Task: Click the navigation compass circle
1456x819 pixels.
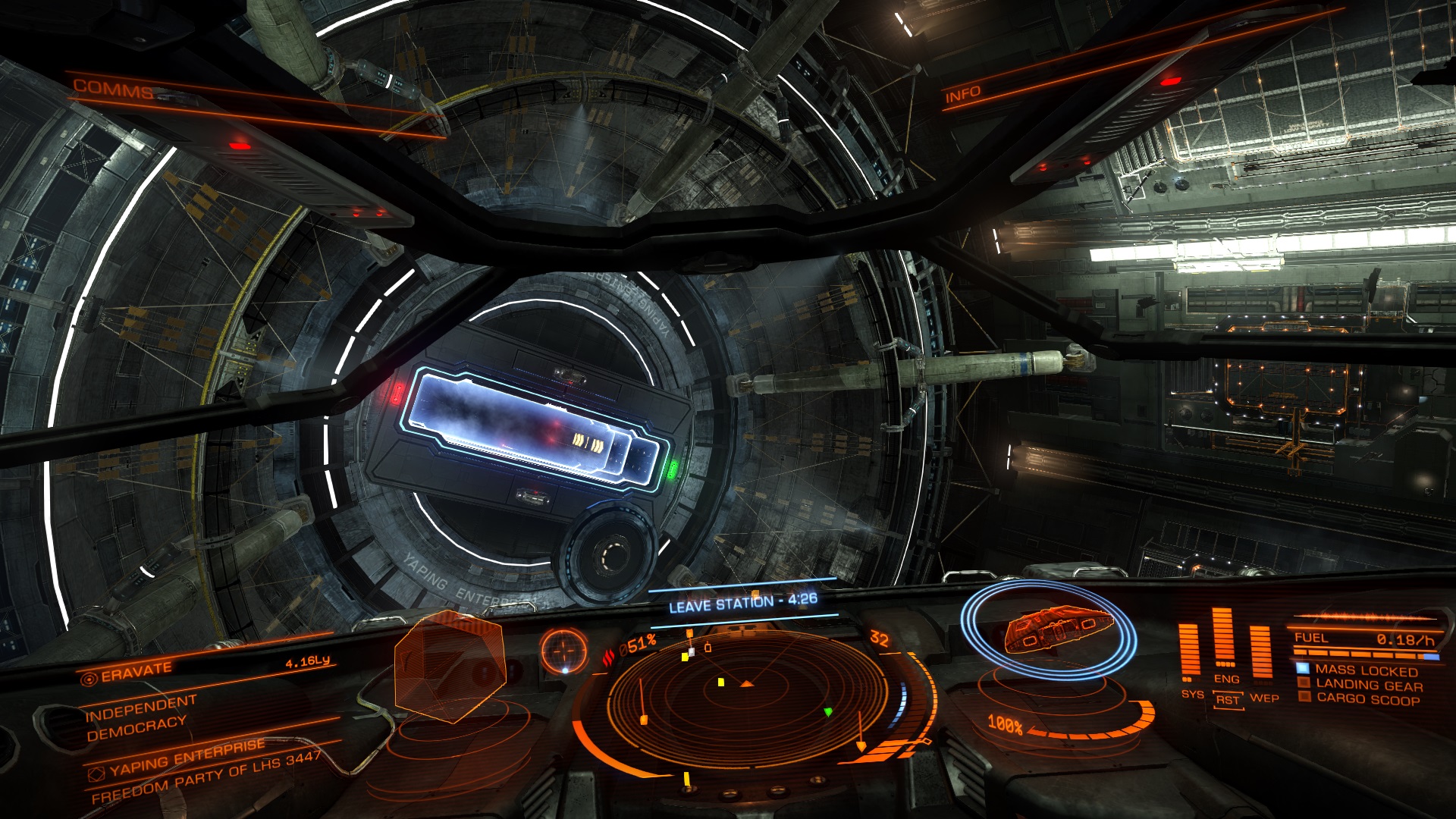Action: [564, 651]
